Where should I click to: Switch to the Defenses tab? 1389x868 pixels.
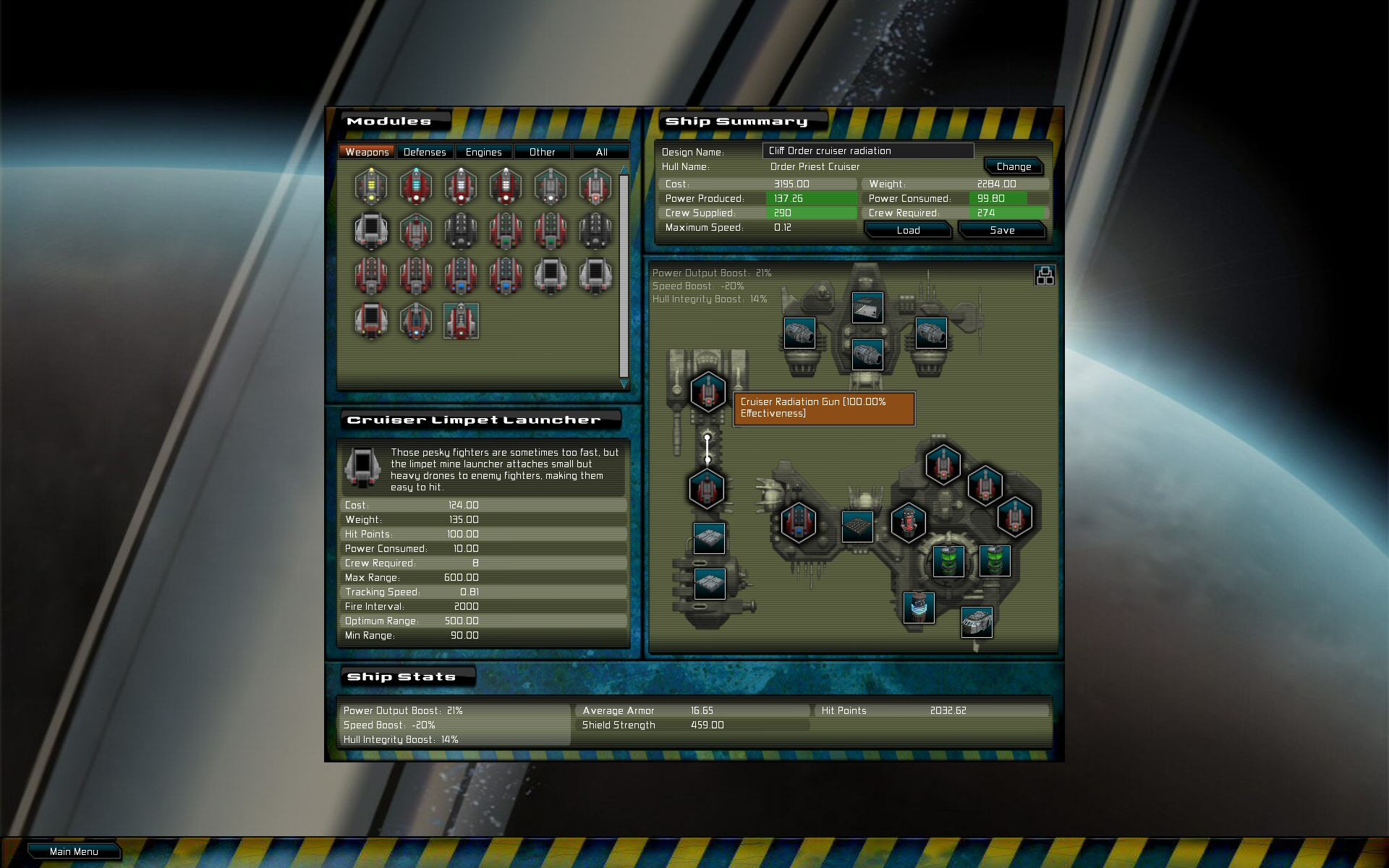pos(425,151)
